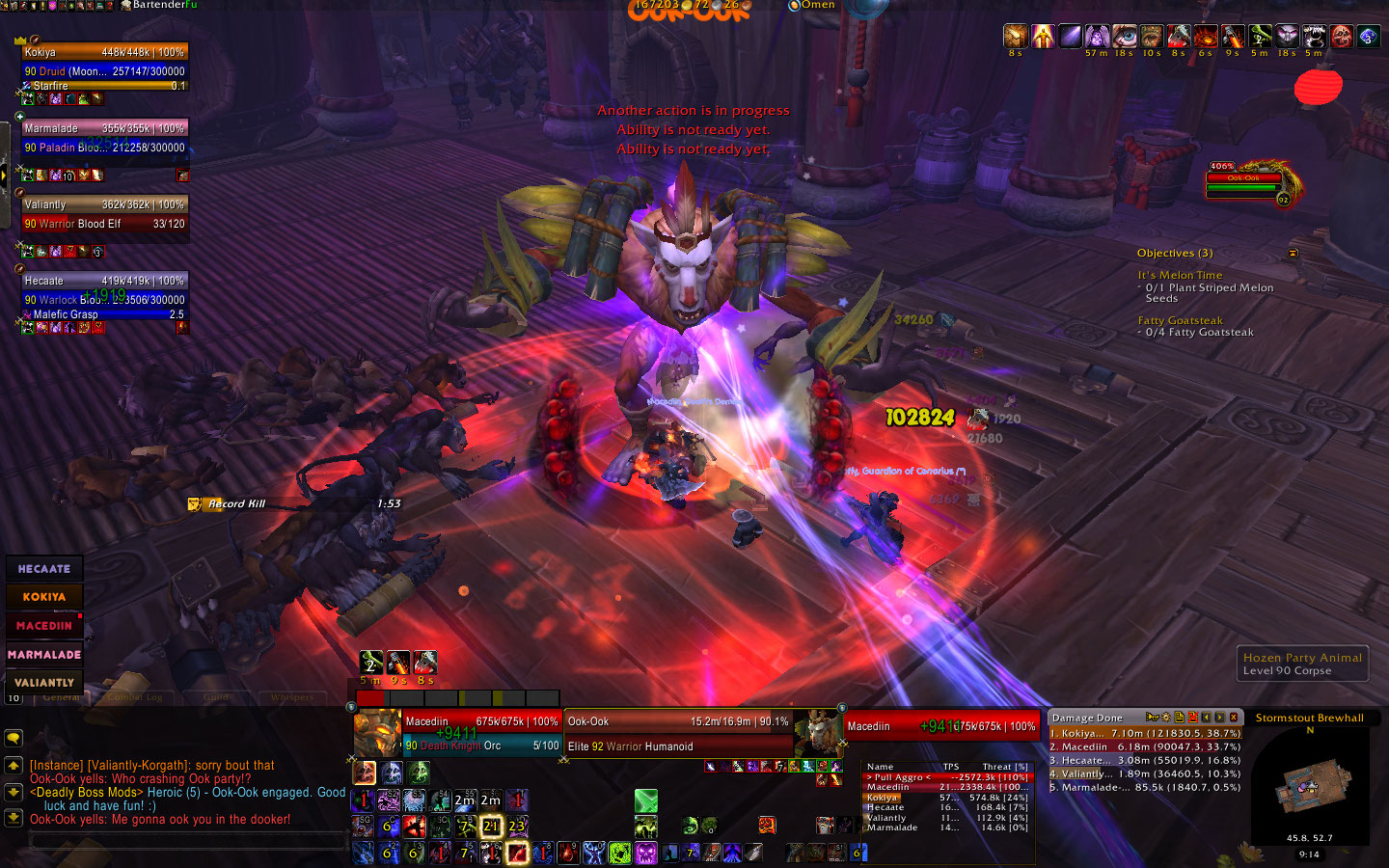
Task: Open the Guild chat tab
Action: [x=216, y=697]
